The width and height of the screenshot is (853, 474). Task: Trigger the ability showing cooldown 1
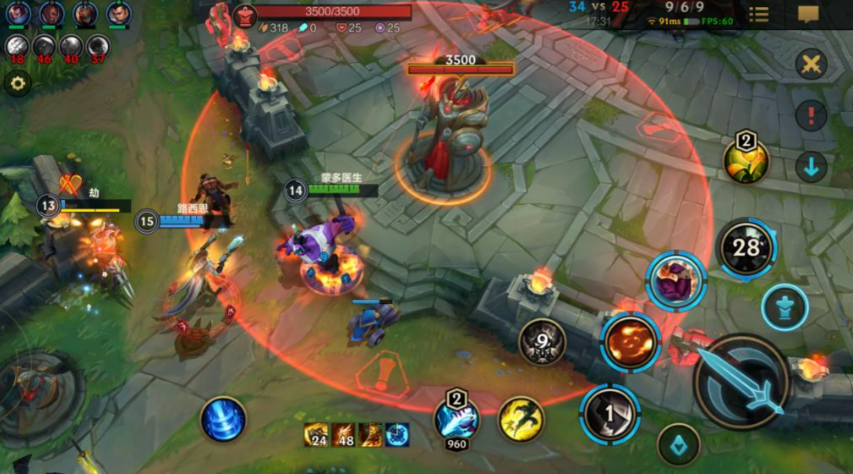click(609, 413)
